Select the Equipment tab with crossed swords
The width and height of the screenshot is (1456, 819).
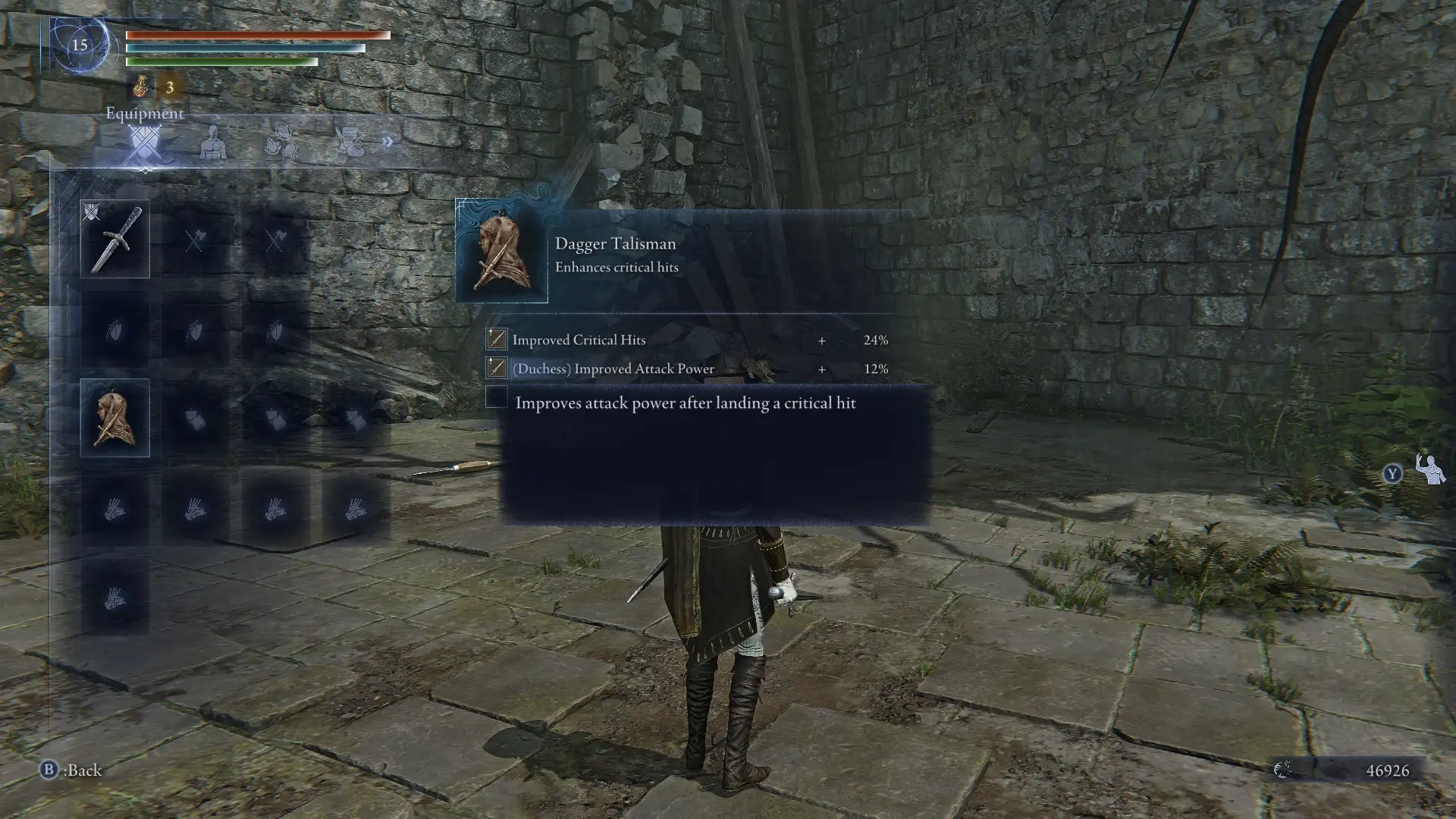pyautogui.click(x=144, y=142)
